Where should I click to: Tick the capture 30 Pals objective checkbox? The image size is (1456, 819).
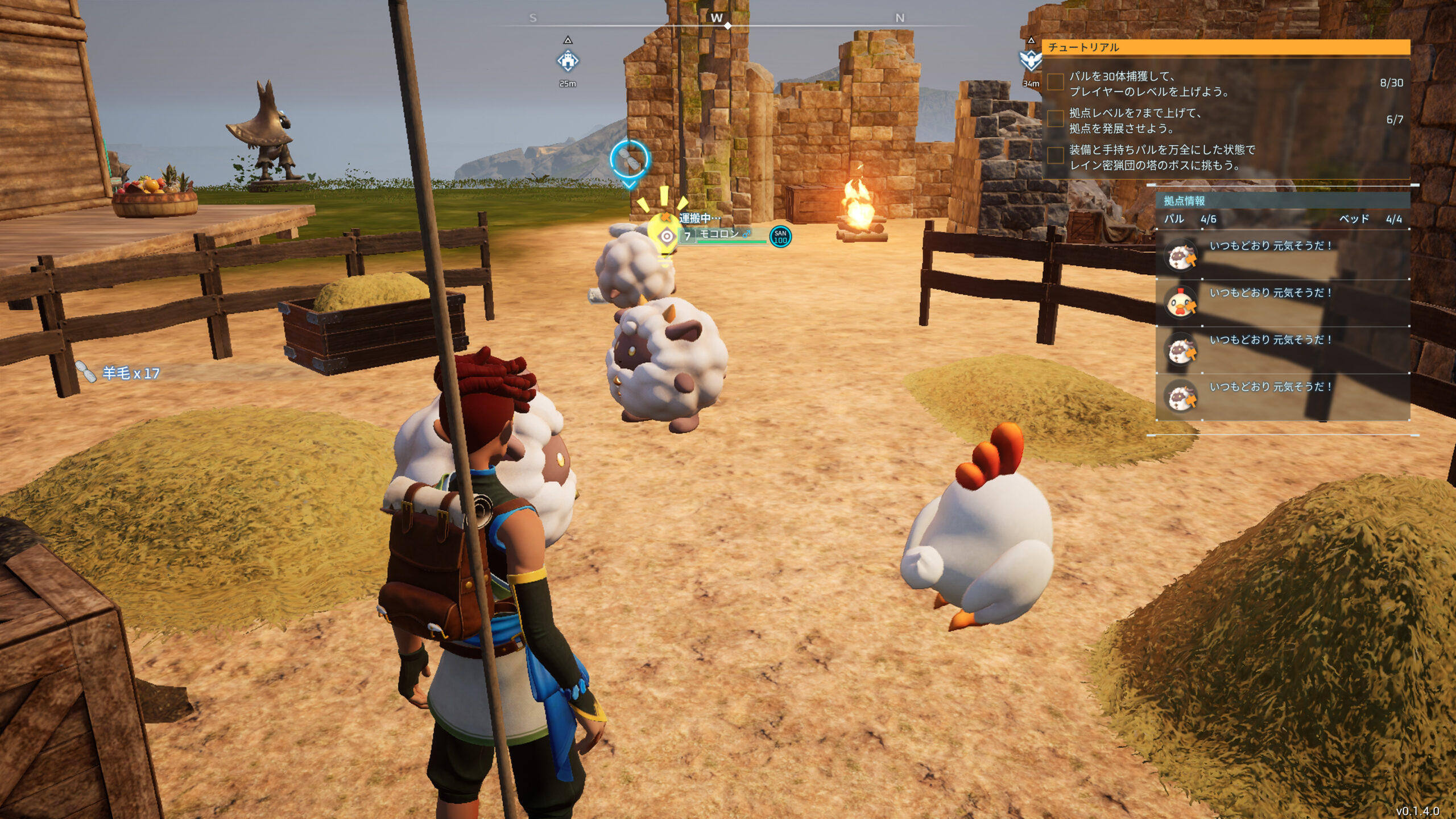click(x=1056, y=82)
